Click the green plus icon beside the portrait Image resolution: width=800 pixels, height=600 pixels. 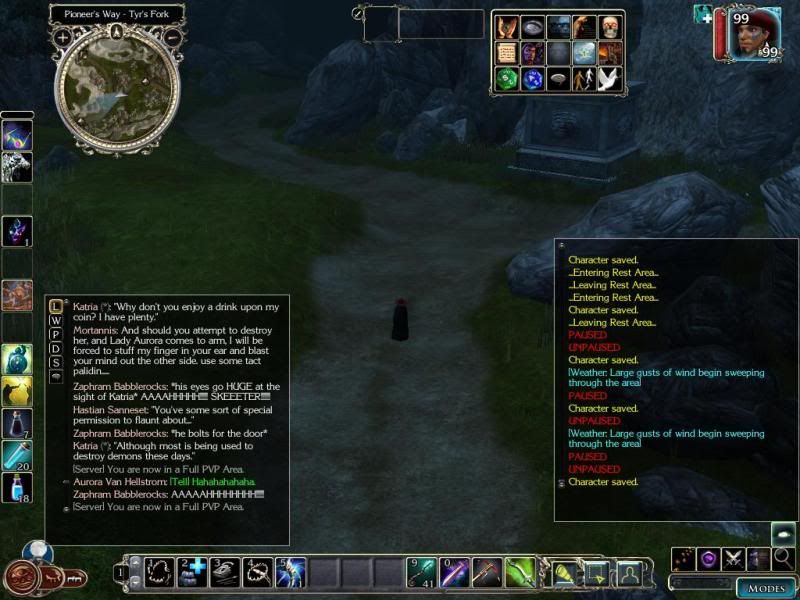704,16
